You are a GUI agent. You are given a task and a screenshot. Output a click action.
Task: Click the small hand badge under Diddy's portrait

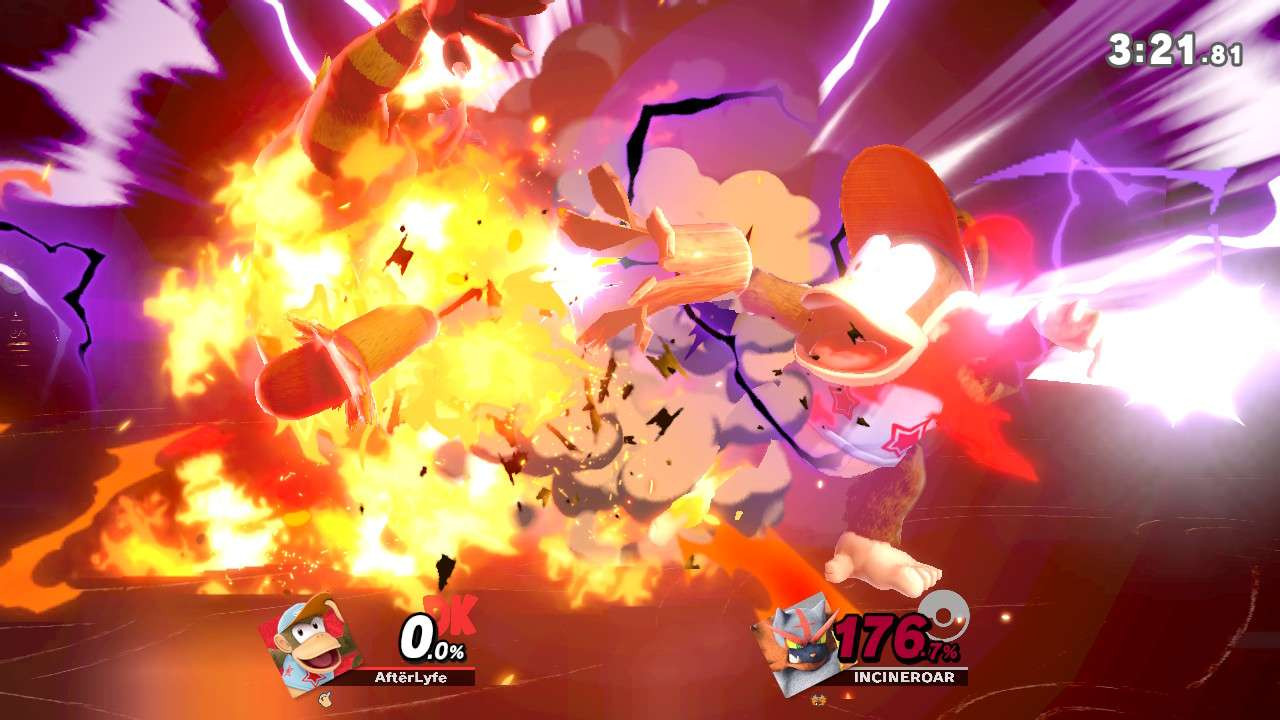[x=325, y=698]
